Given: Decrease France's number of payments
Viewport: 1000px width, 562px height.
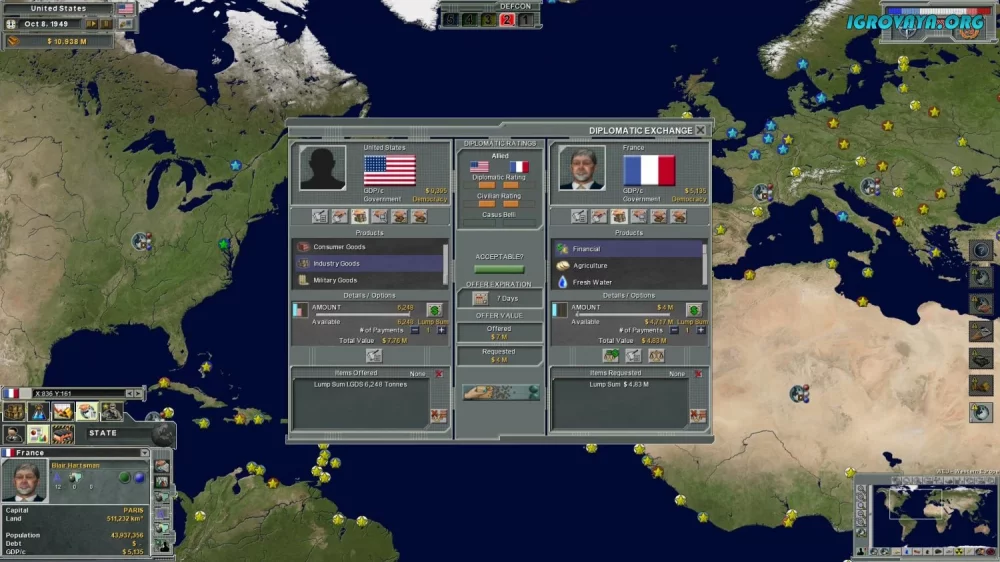Looking at the screenshot, I should (x=674, y=330).
